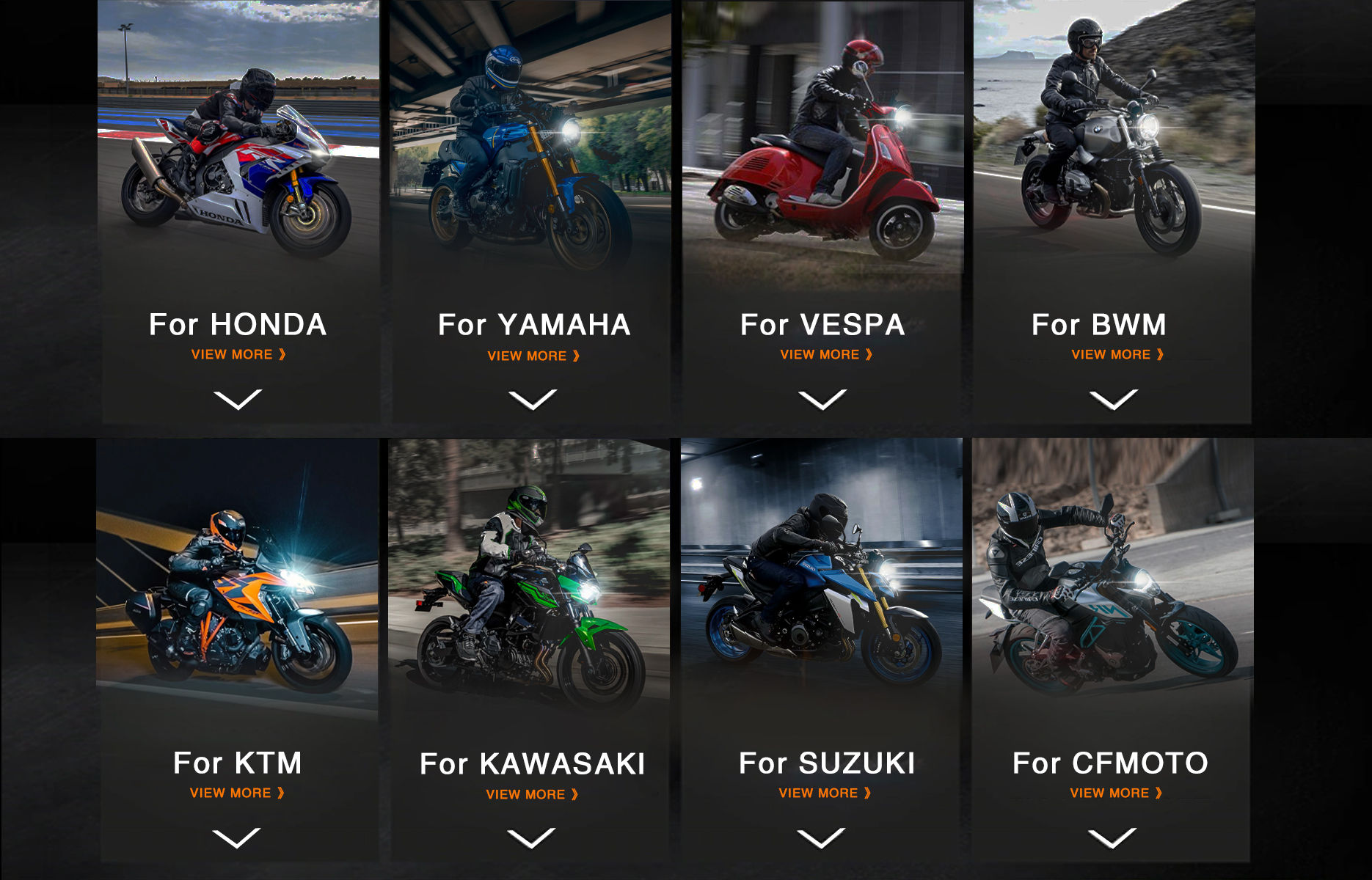Expand the down arrow below For YAMAHA

533,400
